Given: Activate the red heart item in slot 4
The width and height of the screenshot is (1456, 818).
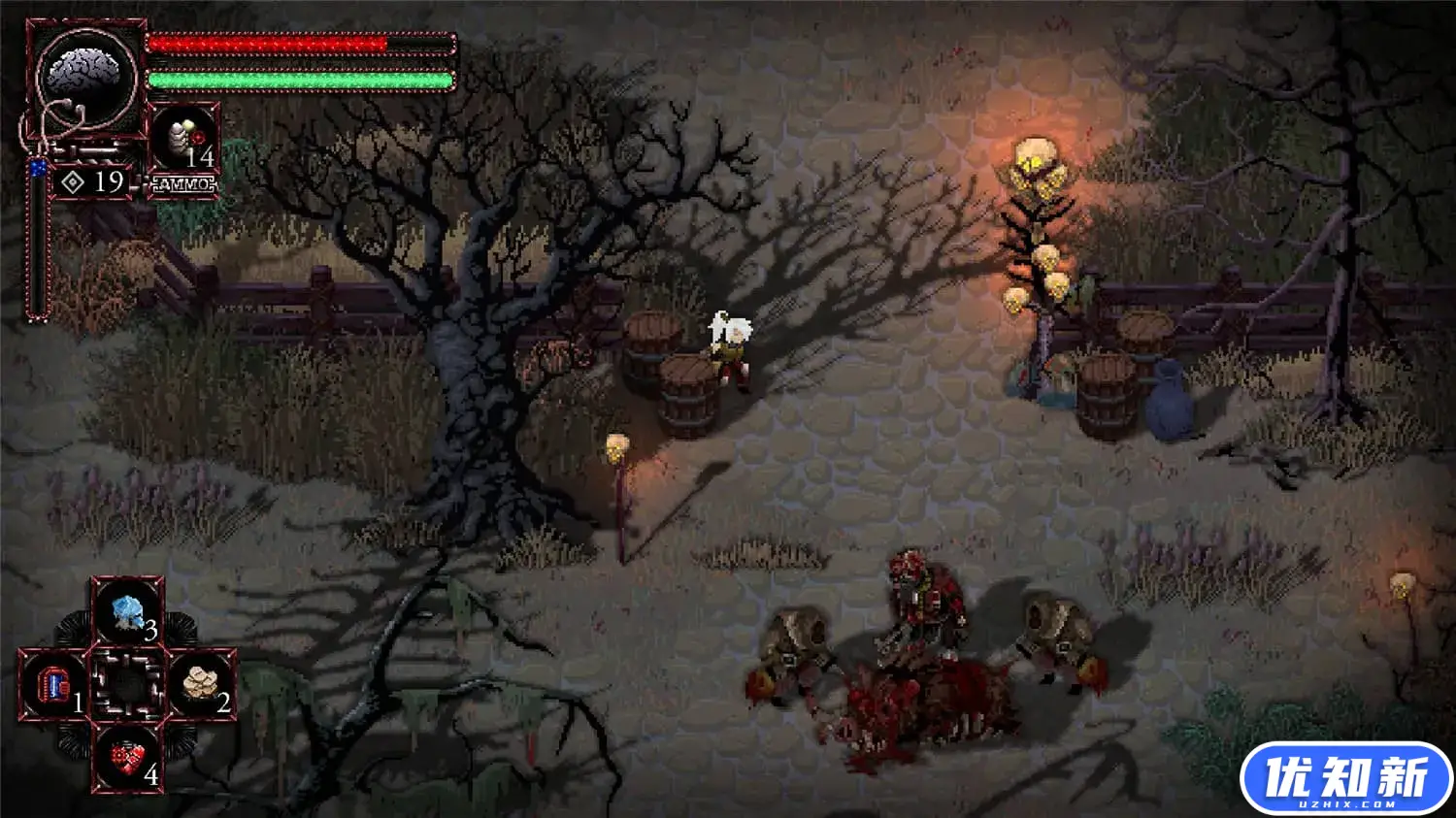Looking at the screenshot, I should click(x=127, y=758).
